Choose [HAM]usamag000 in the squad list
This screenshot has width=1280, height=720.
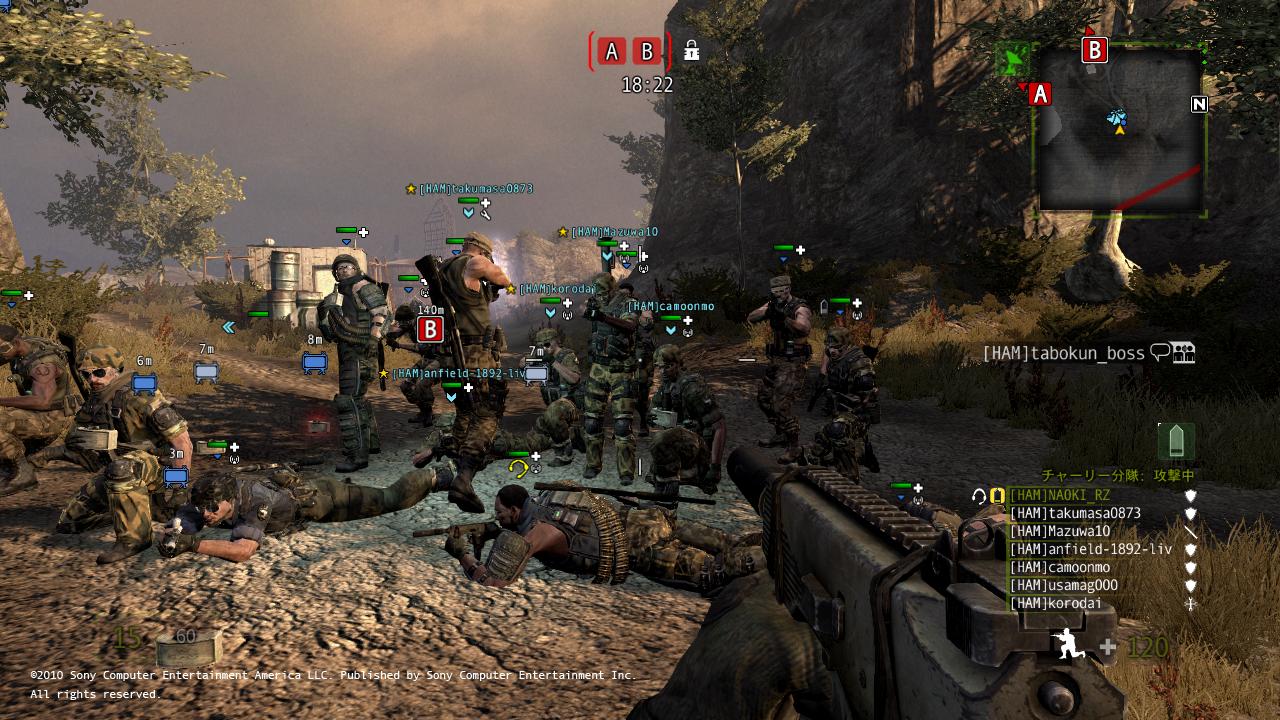point(1063,585)
